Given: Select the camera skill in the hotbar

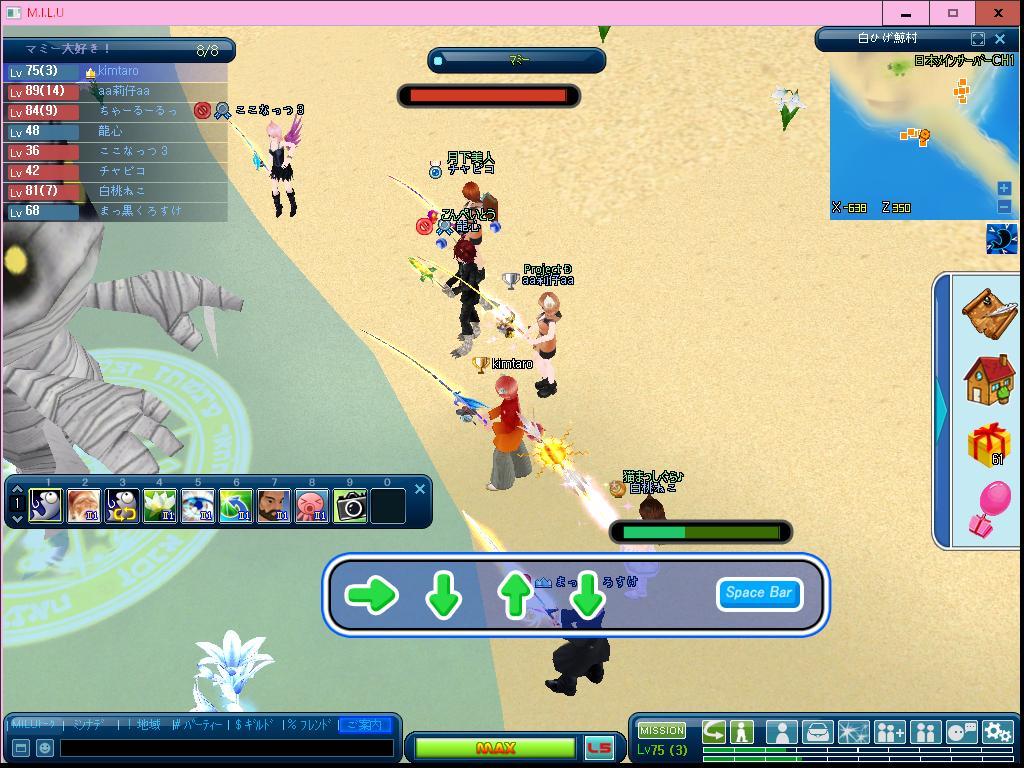Looking at the screenshot, I should 350,506.
